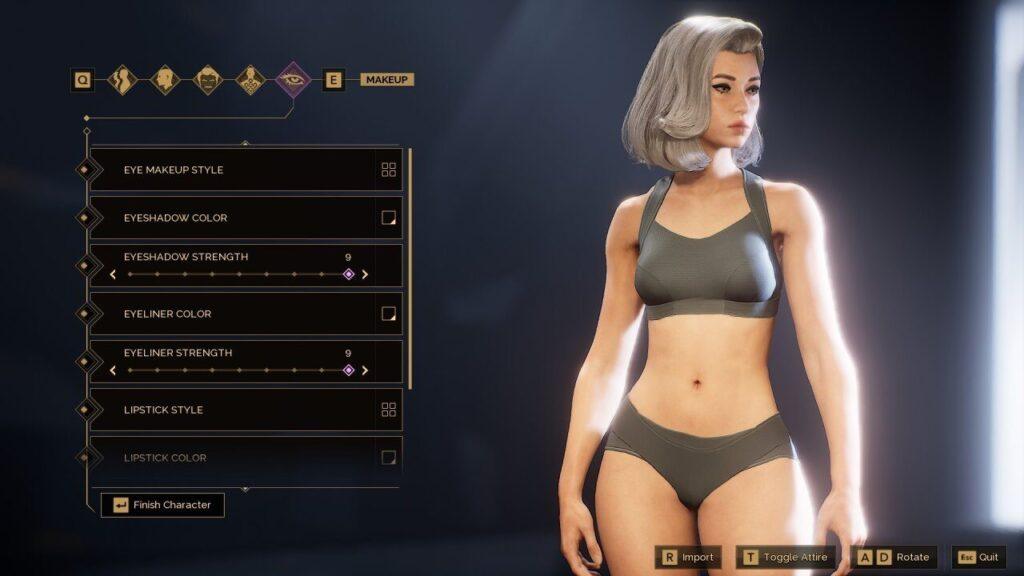Switch to the bald head profile tab
The image size is (1024, 576).
(165, 79)
